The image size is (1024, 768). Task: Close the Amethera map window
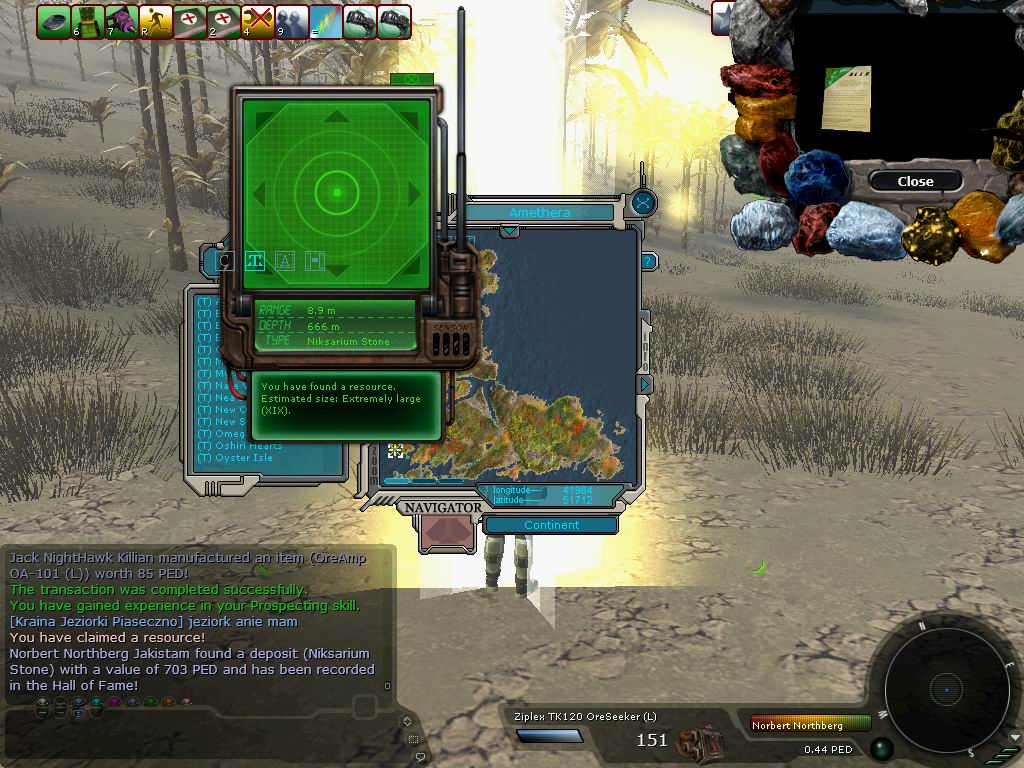pos(644,203)
